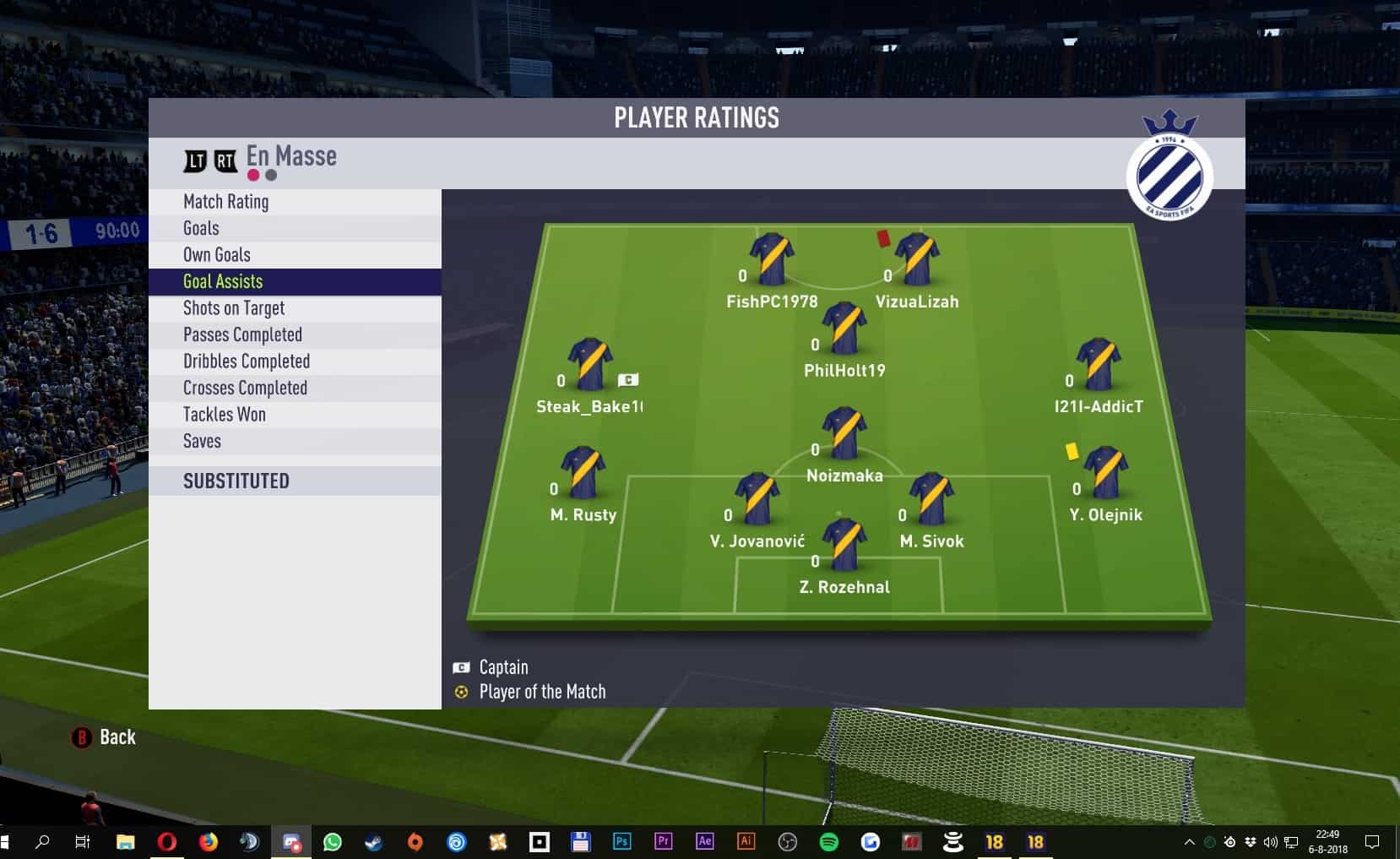This screenshot has width=1400, height=859.
Task: View Shots on Target ratings
Action: (x=234, y=308)
